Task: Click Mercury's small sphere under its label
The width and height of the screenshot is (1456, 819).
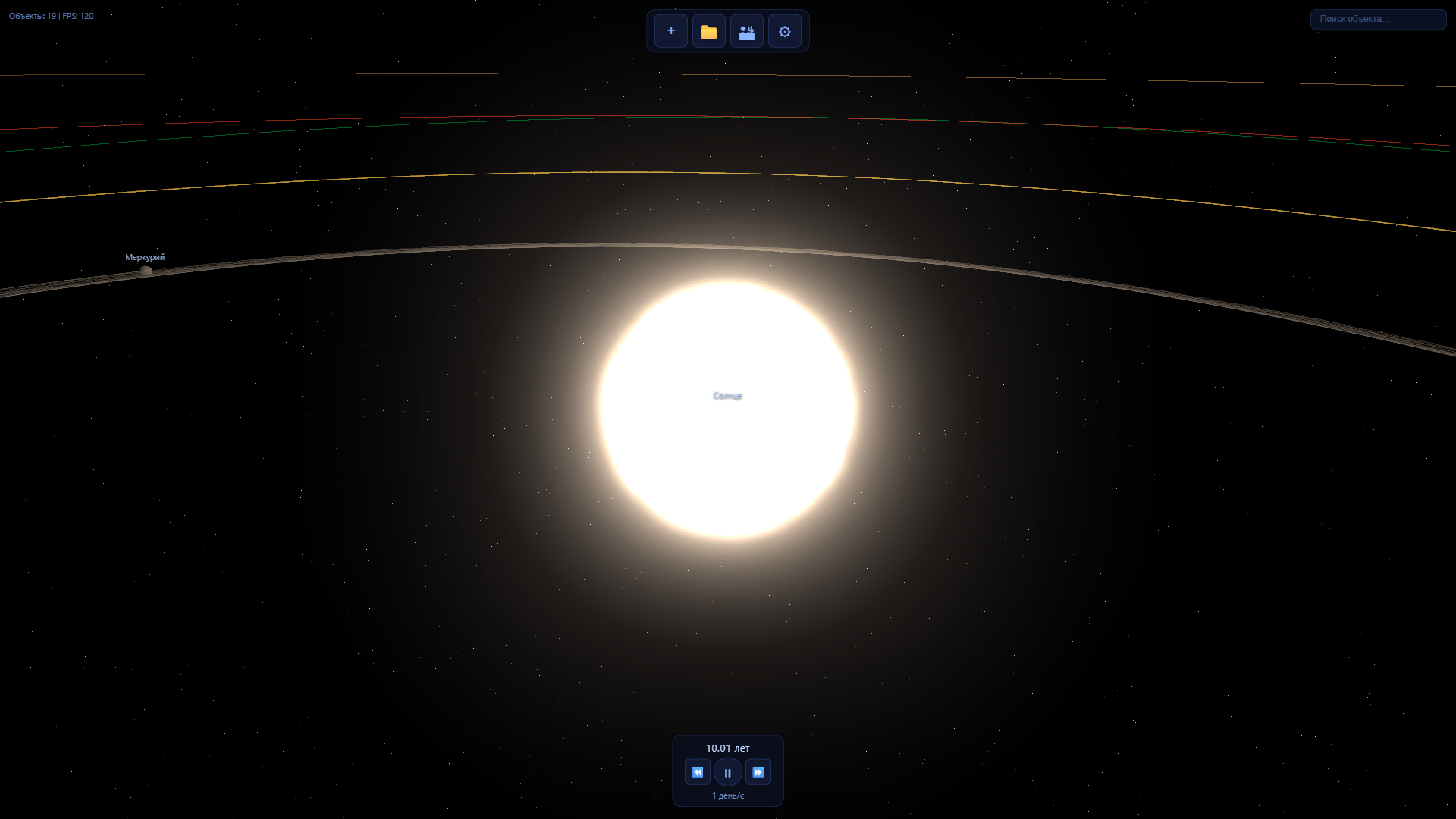Action: (145, 270)
